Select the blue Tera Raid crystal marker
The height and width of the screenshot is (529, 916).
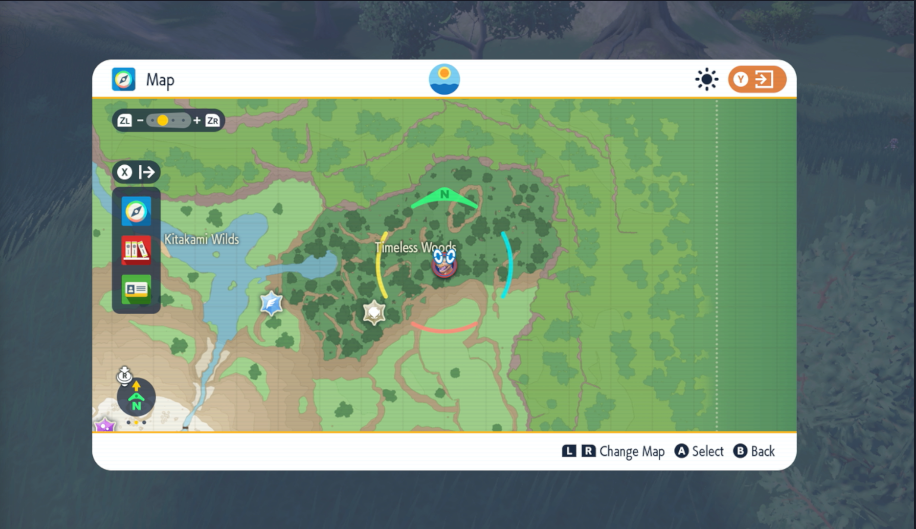pos(271,304)
